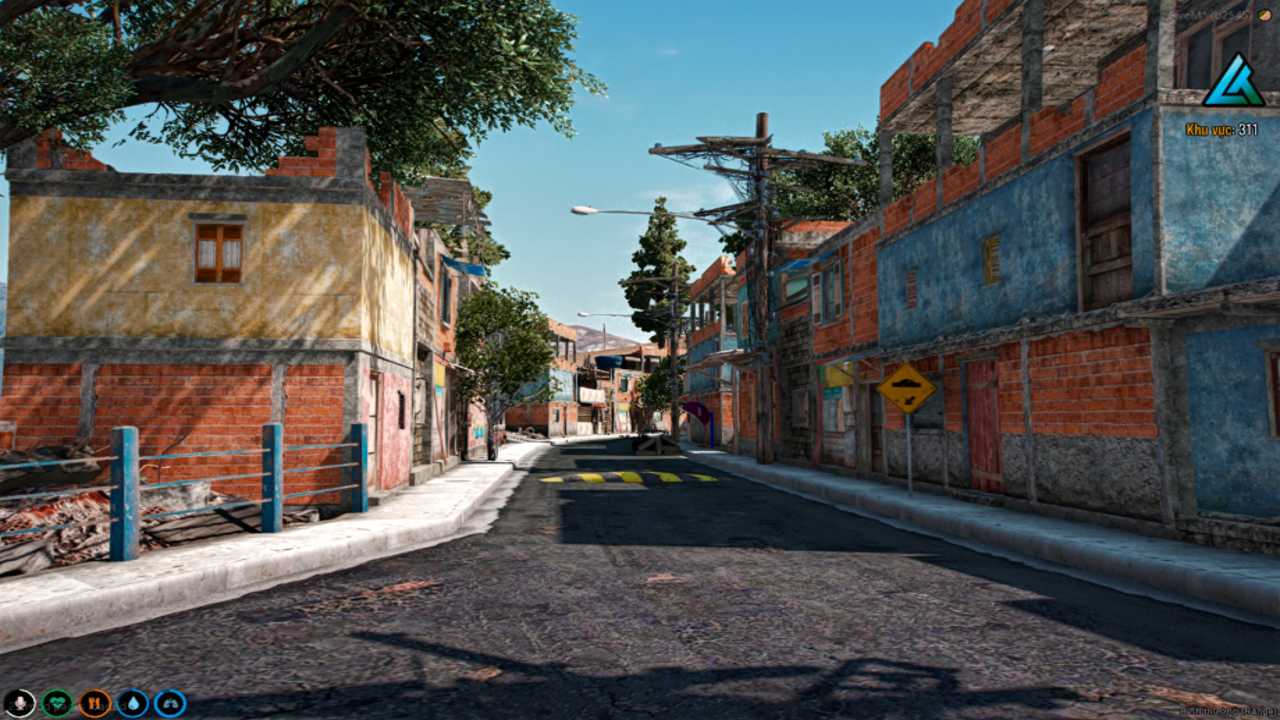The height and width of the screenshot is (720, 1280).
Task: Click the yellow speed bump warning sign
Action: pyautogui.click(x=908, y=386)
